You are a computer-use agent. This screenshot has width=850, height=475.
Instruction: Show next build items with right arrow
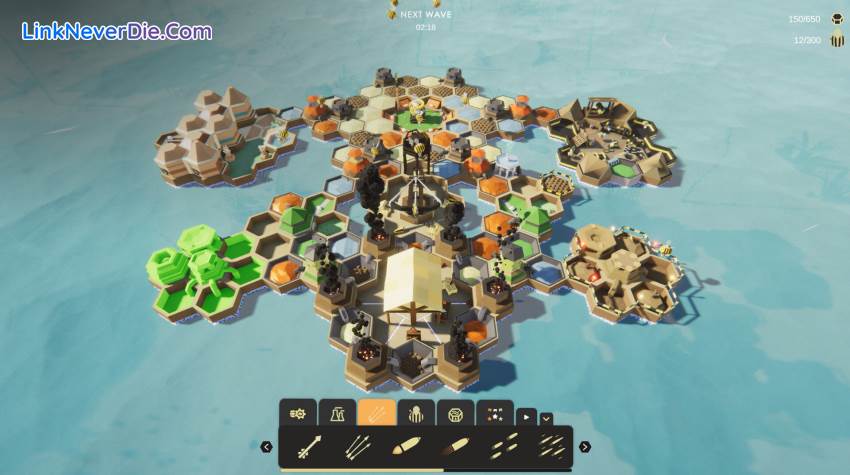coord(585,447)
